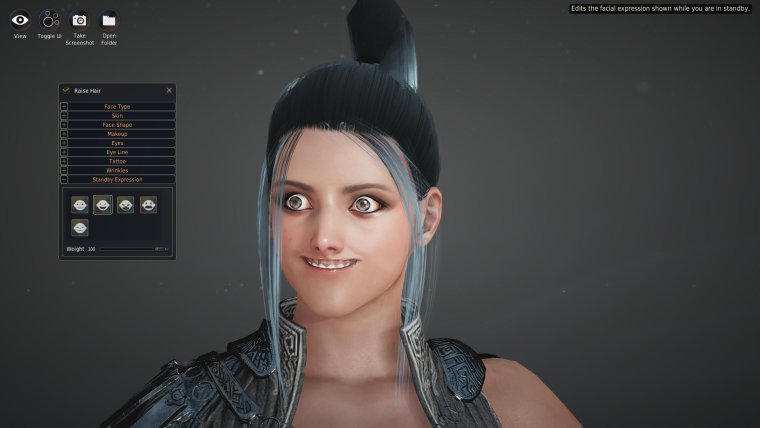Toggle the UI visibility
Image resolution: width=760 pixels, height=428 pixels.
49,19
